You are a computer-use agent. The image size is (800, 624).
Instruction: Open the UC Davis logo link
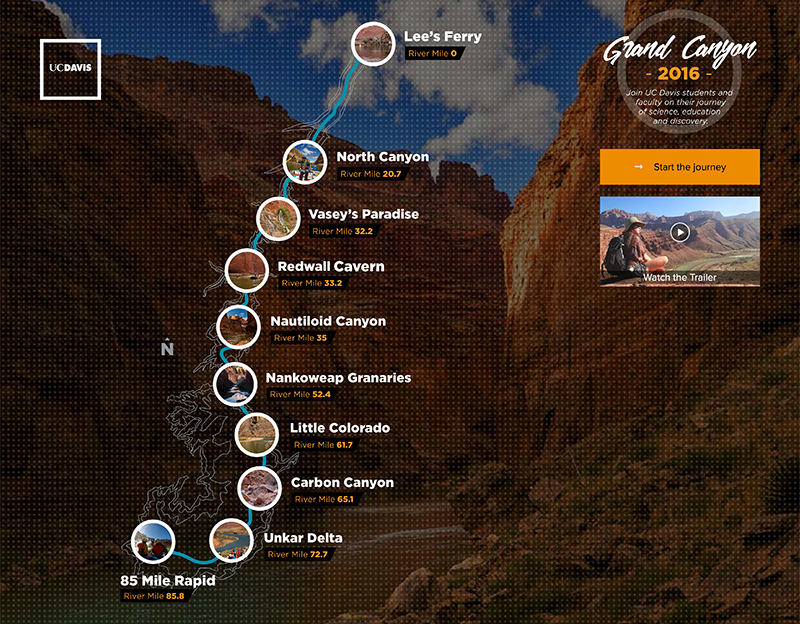(70, 68)
